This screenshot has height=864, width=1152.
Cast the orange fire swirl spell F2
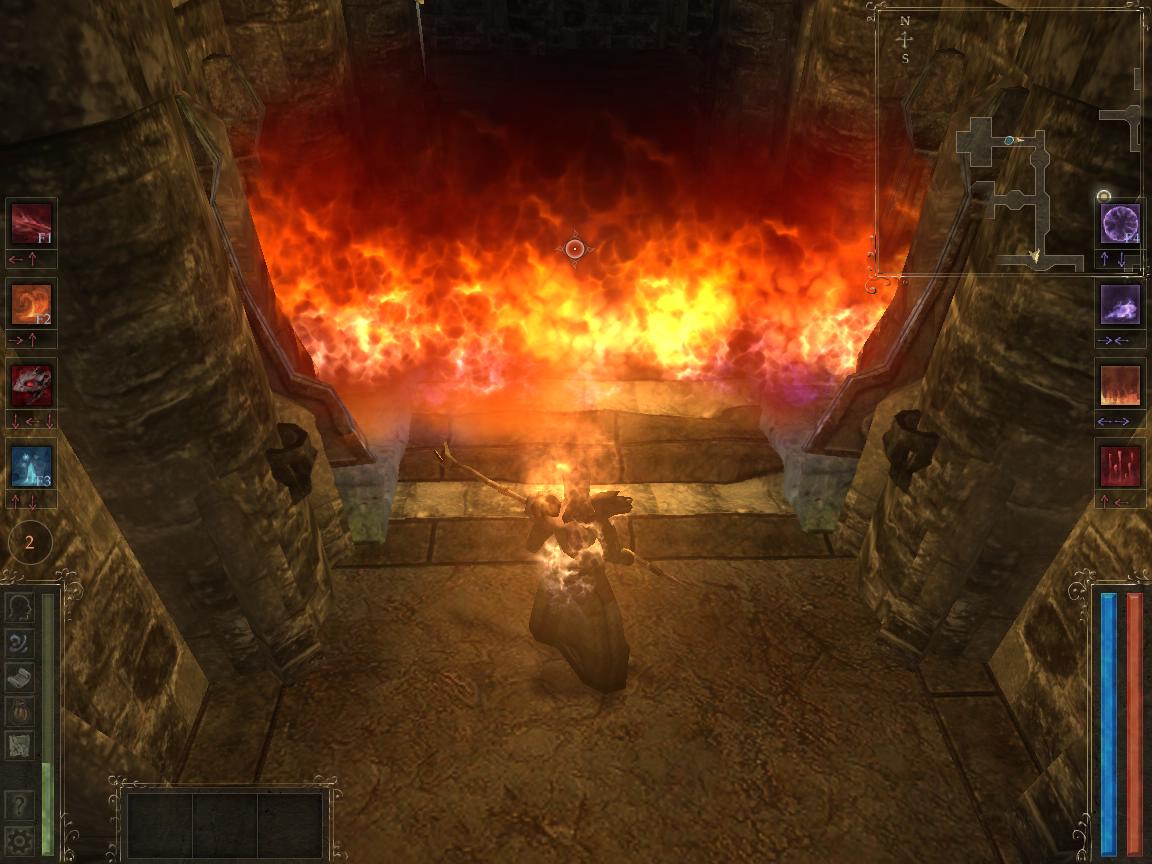pos(31,303)
